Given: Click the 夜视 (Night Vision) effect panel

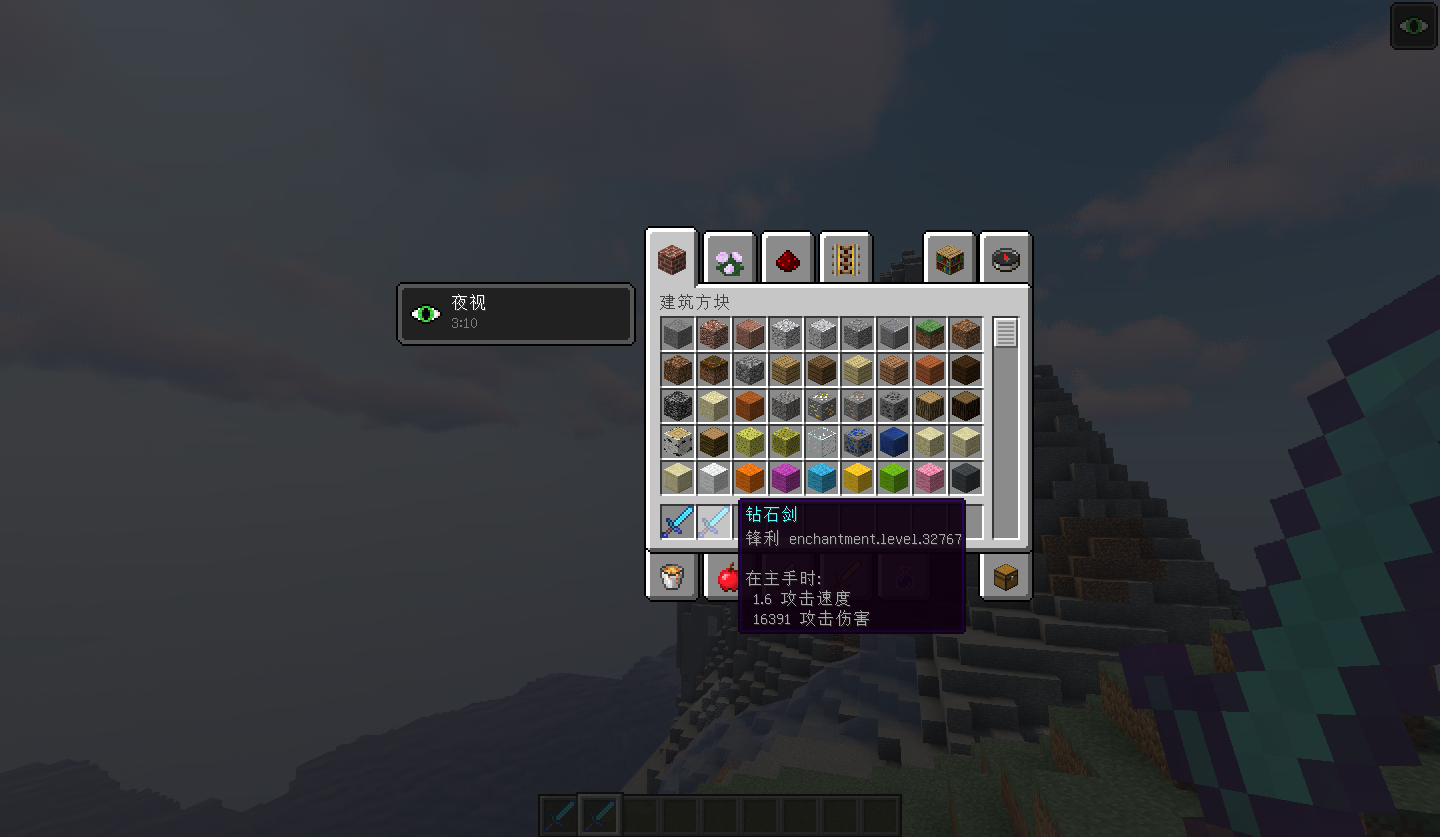Looking at the screenshot, I should pos(515,313).
